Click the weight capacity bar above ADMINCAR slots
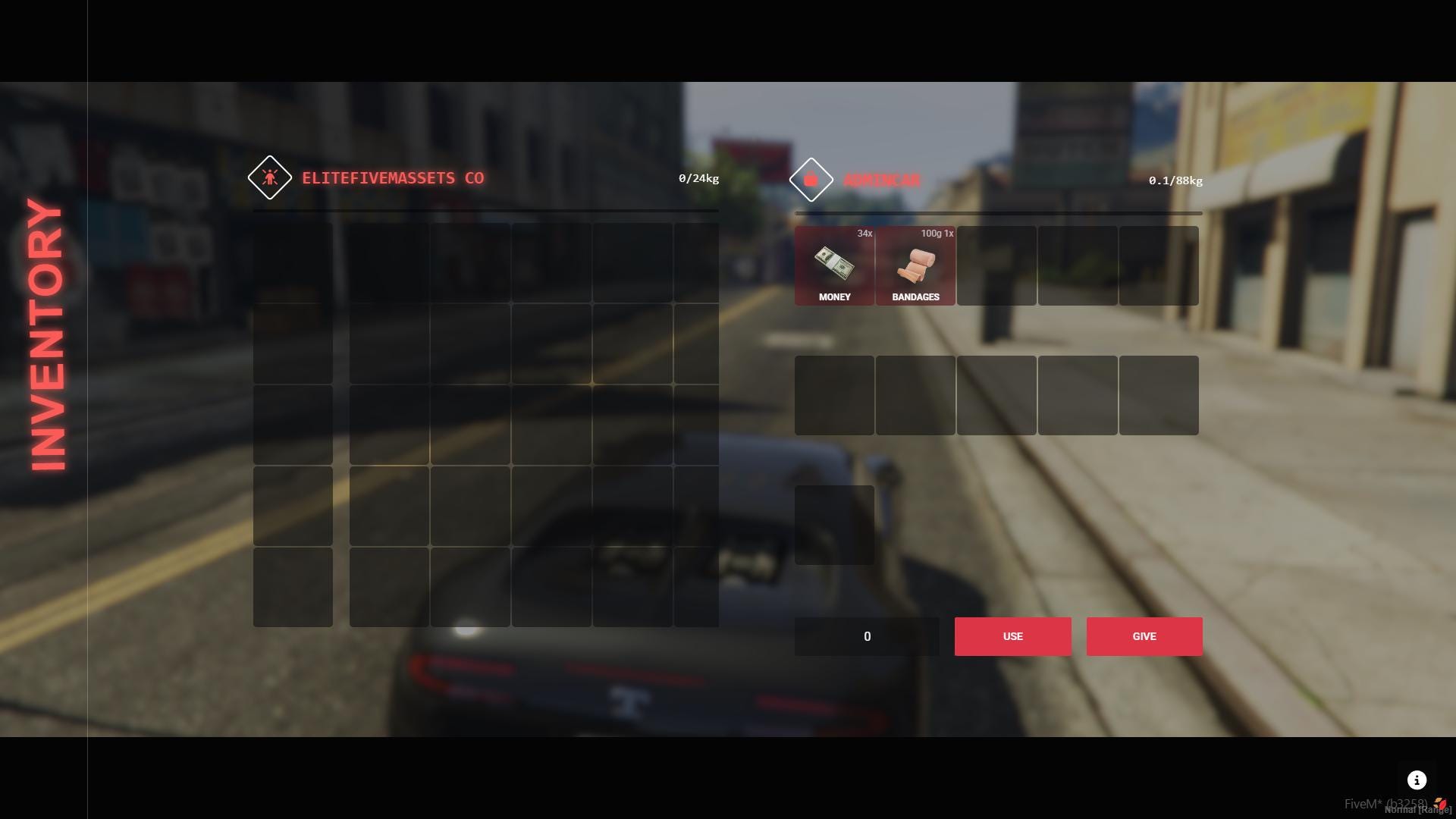Viewport: 1456px width, 819px height. (998, 213)
